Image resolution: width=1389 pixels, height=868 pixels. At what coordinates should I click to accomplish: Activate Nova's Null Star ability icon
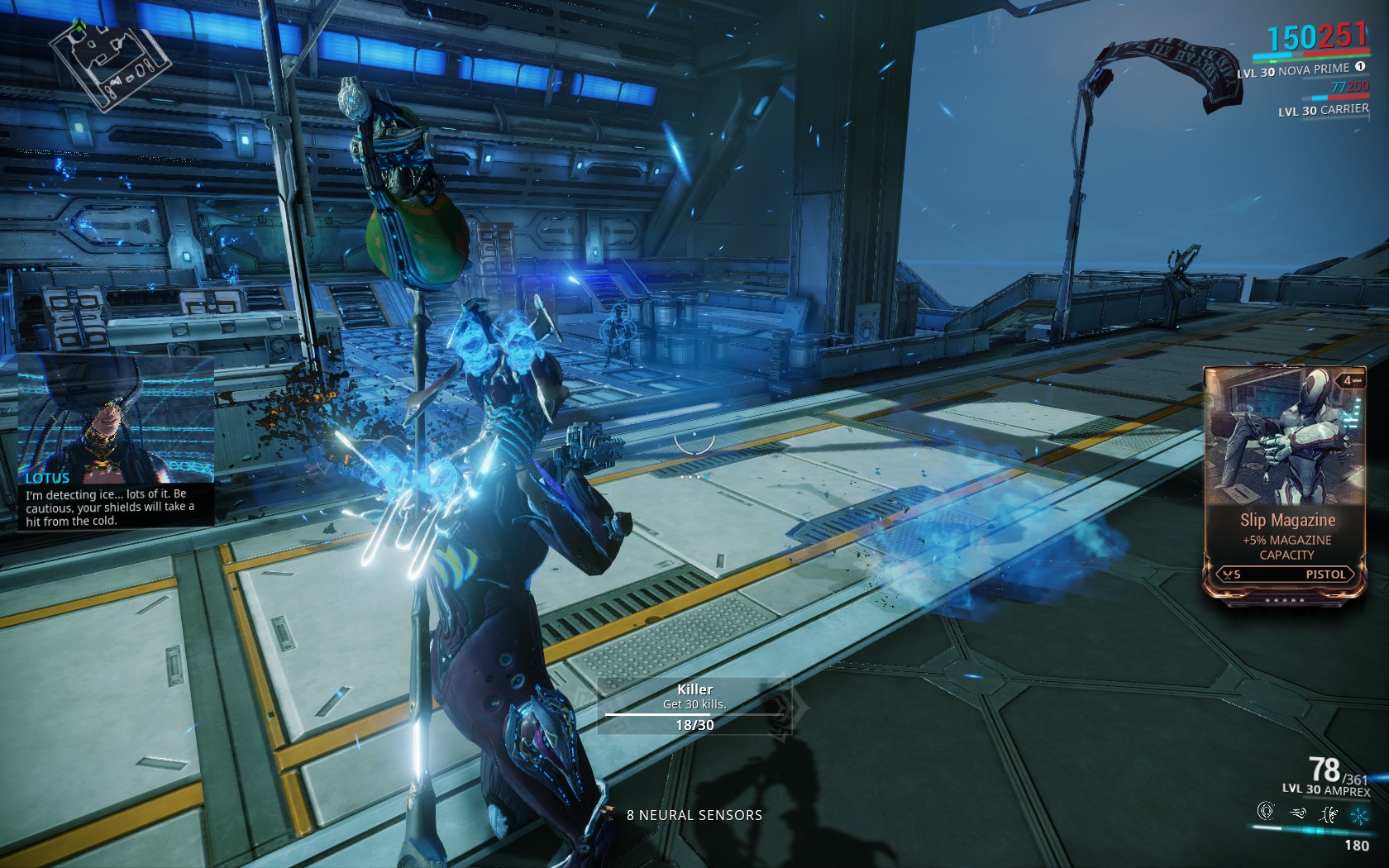(1265, 812)
